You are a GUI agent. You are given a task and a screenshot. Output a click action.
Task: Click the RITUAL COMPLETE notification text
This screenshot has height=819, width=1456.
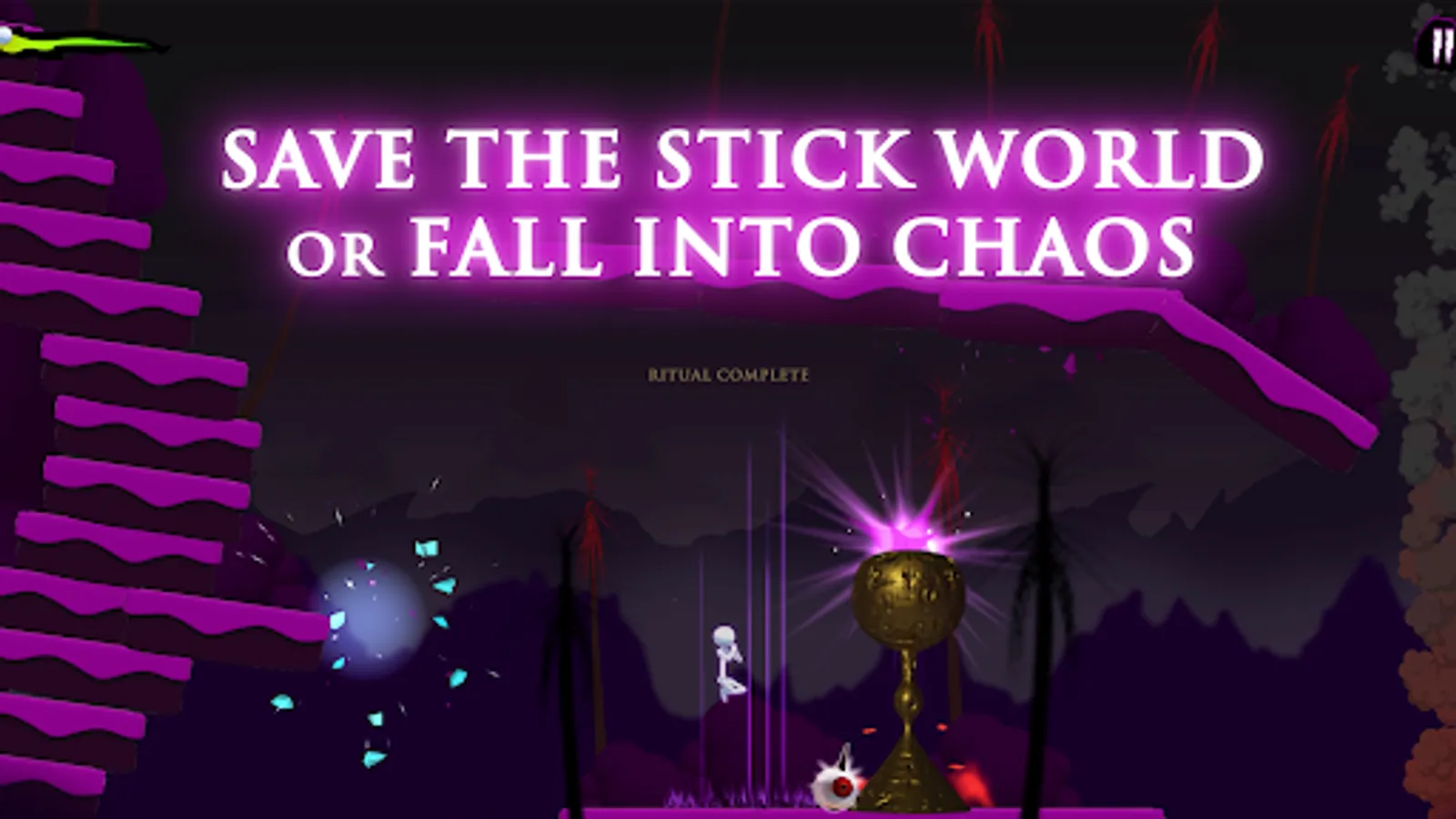click(x=727, y=373)
